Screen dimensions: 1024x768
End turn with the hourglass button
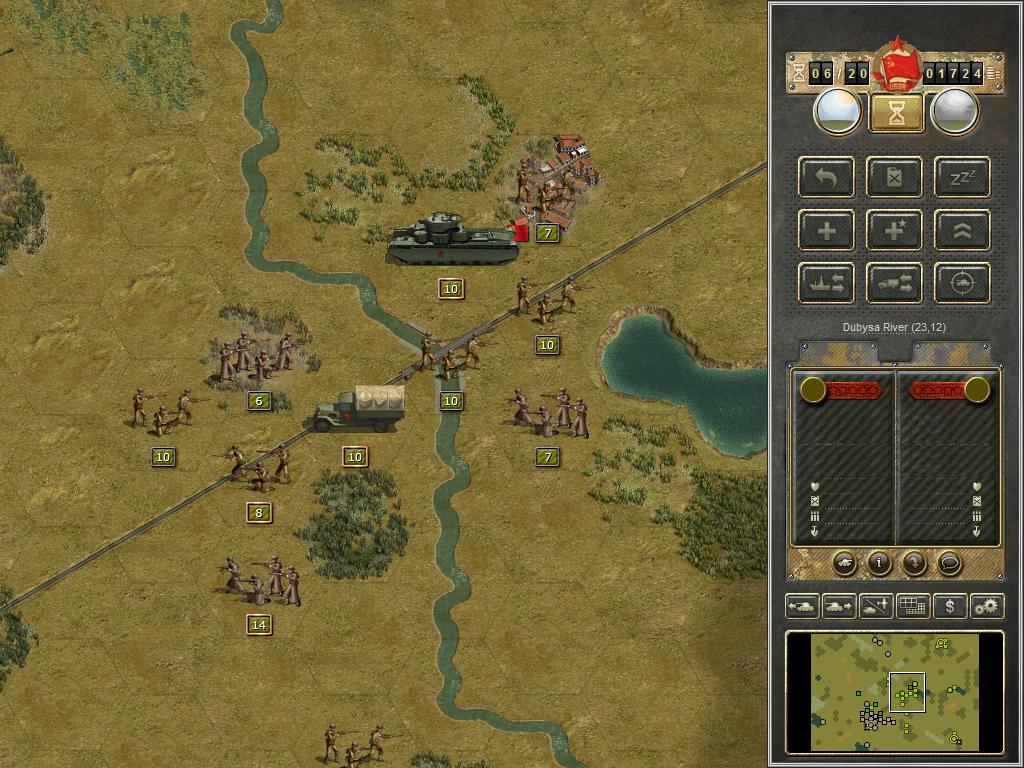tap(896, 113)
